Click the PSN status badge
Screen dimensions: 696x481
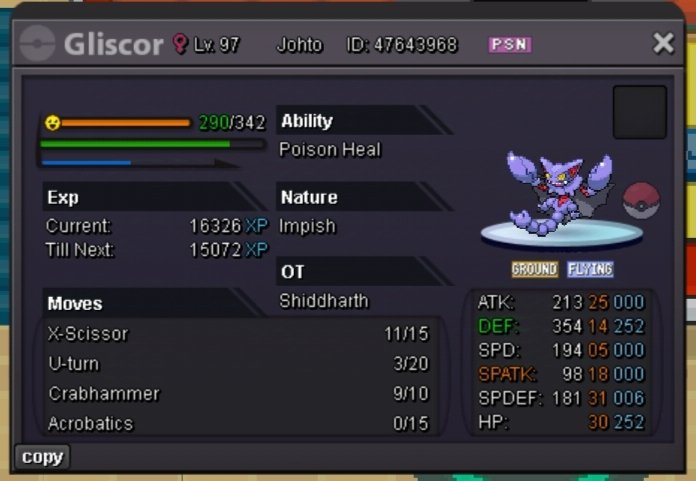pyautogui.click(x=509, y=45)
